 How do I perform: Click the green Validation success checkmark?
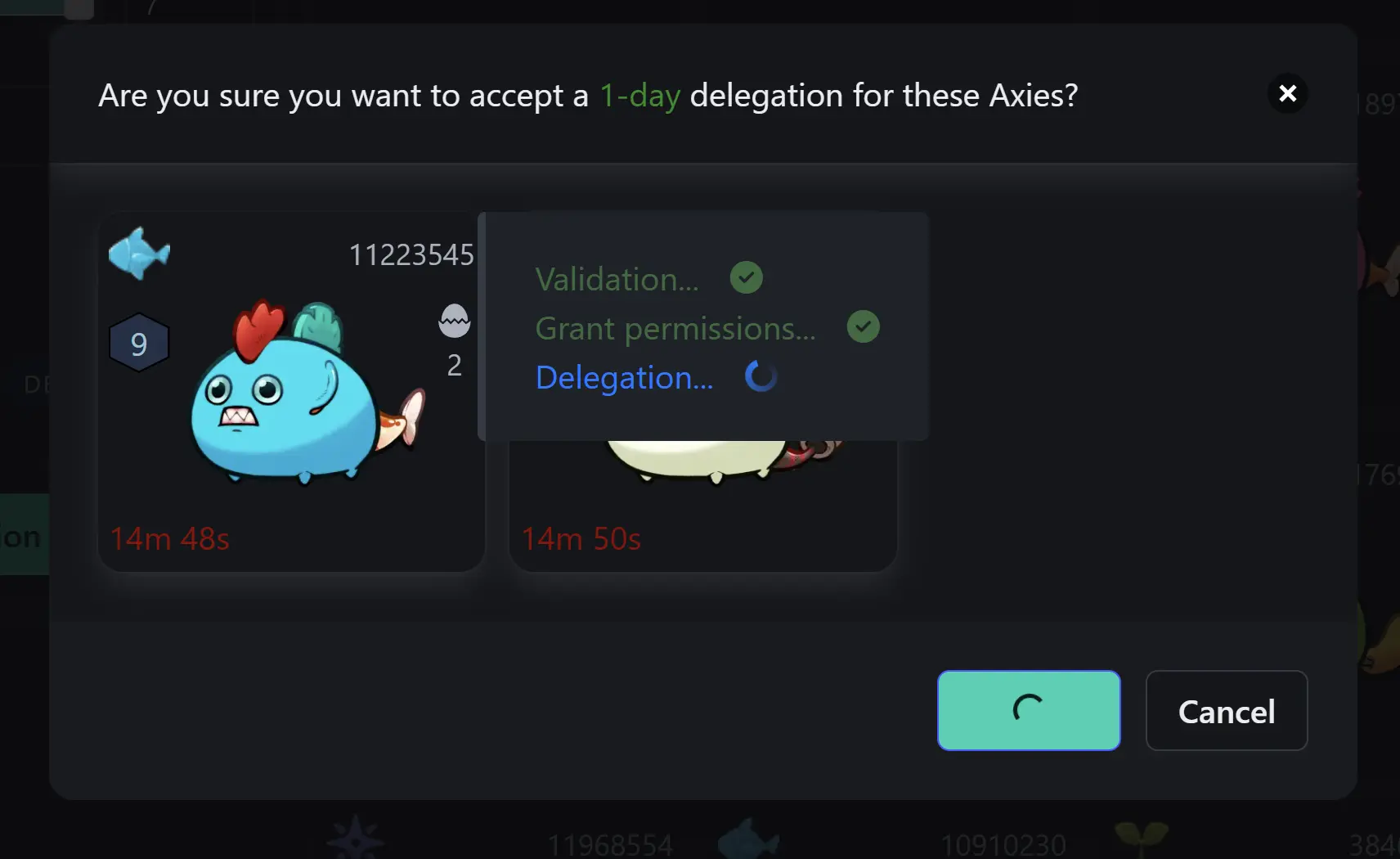tap(747, 278)
